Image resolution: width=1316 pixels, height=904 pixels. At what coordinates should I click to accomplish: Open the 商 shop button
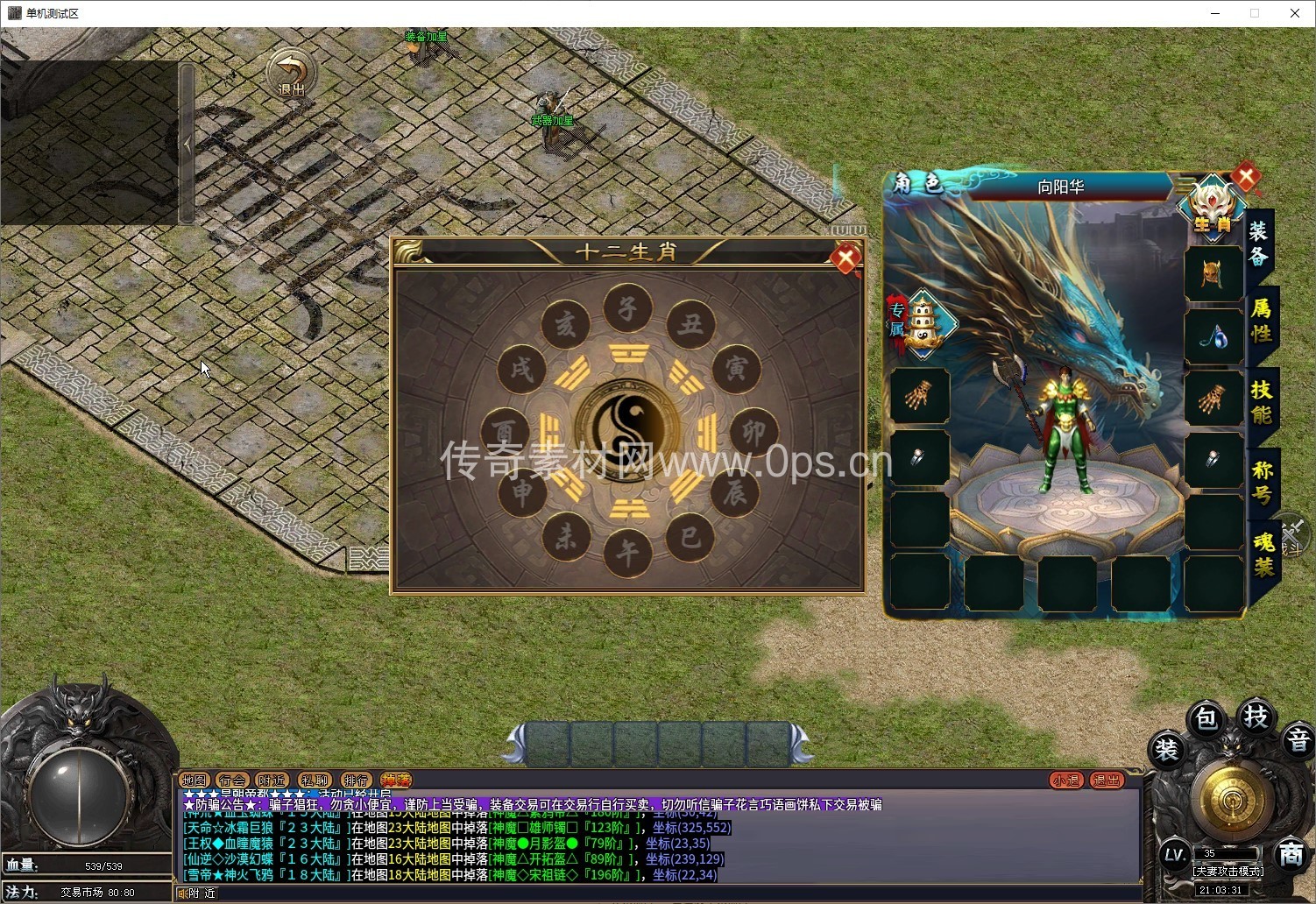pos(1290,854)
